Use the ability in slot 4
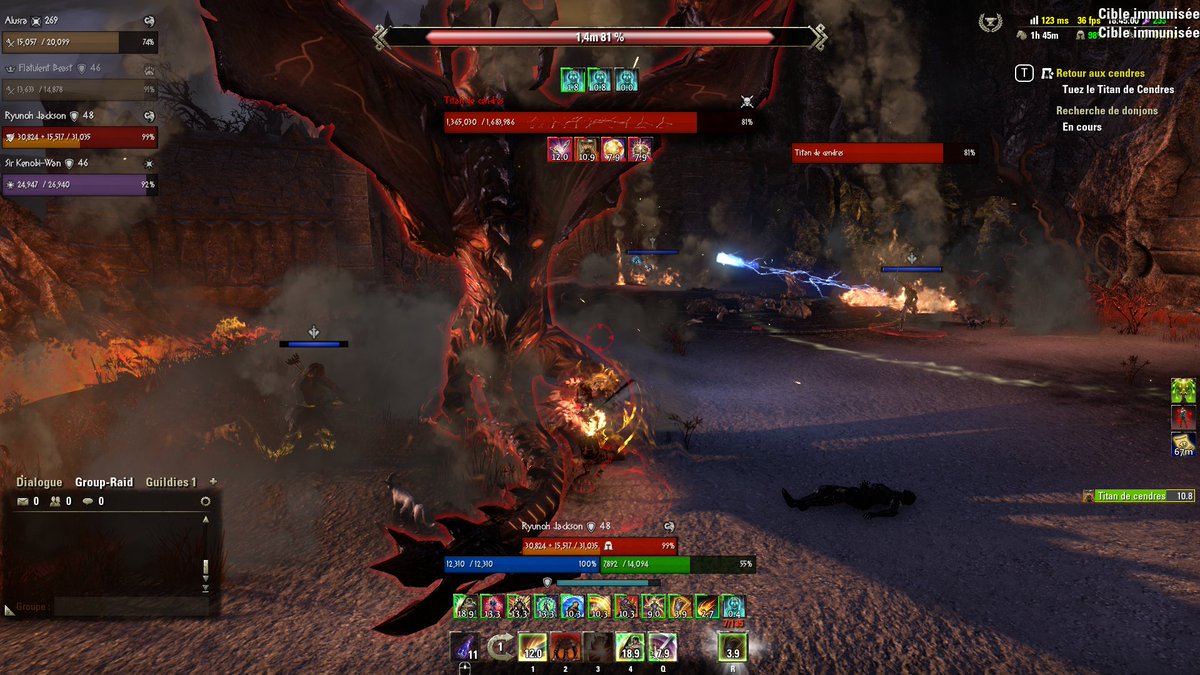1200x675 pixels. 630,647
